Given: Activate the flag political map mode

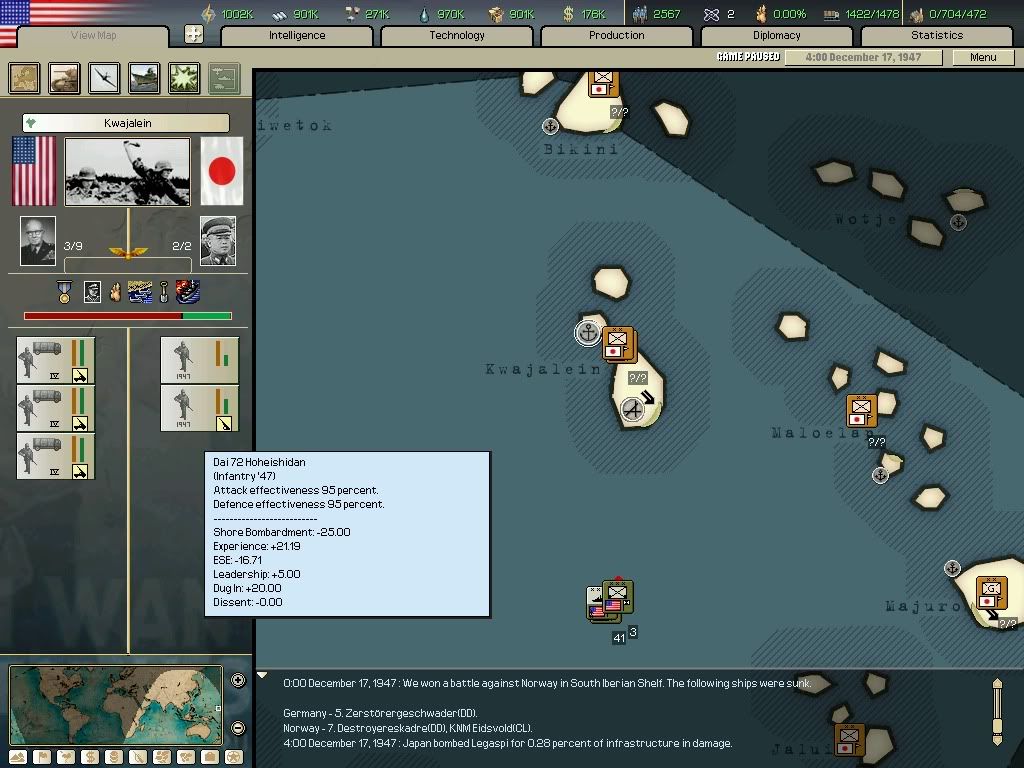Looking at the screenshot, I should click(42, 757).
